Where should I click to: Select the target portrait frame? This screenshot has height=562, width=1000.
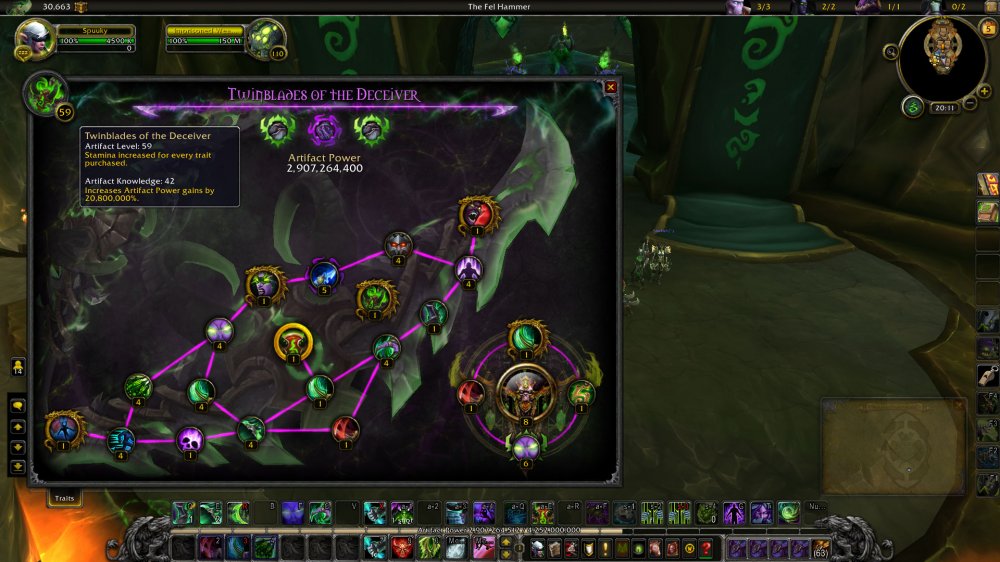[x=265, y=37]
